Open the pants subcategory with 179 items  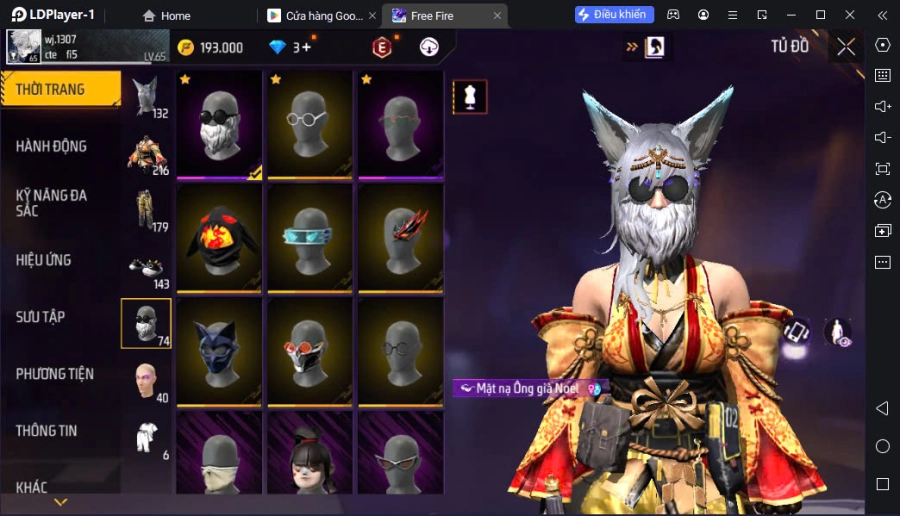[146, 210]
